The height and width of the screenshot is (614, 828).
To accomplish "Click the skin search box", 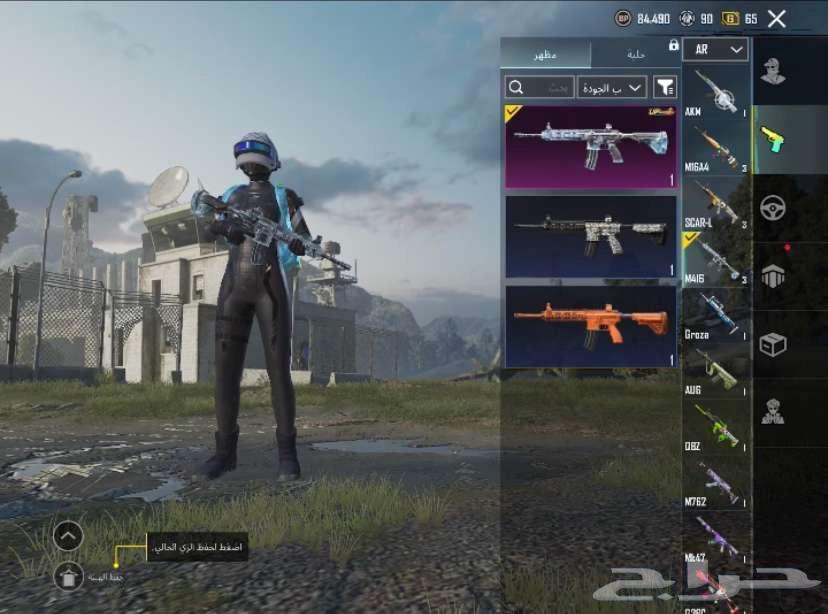I will coord(540,87).
